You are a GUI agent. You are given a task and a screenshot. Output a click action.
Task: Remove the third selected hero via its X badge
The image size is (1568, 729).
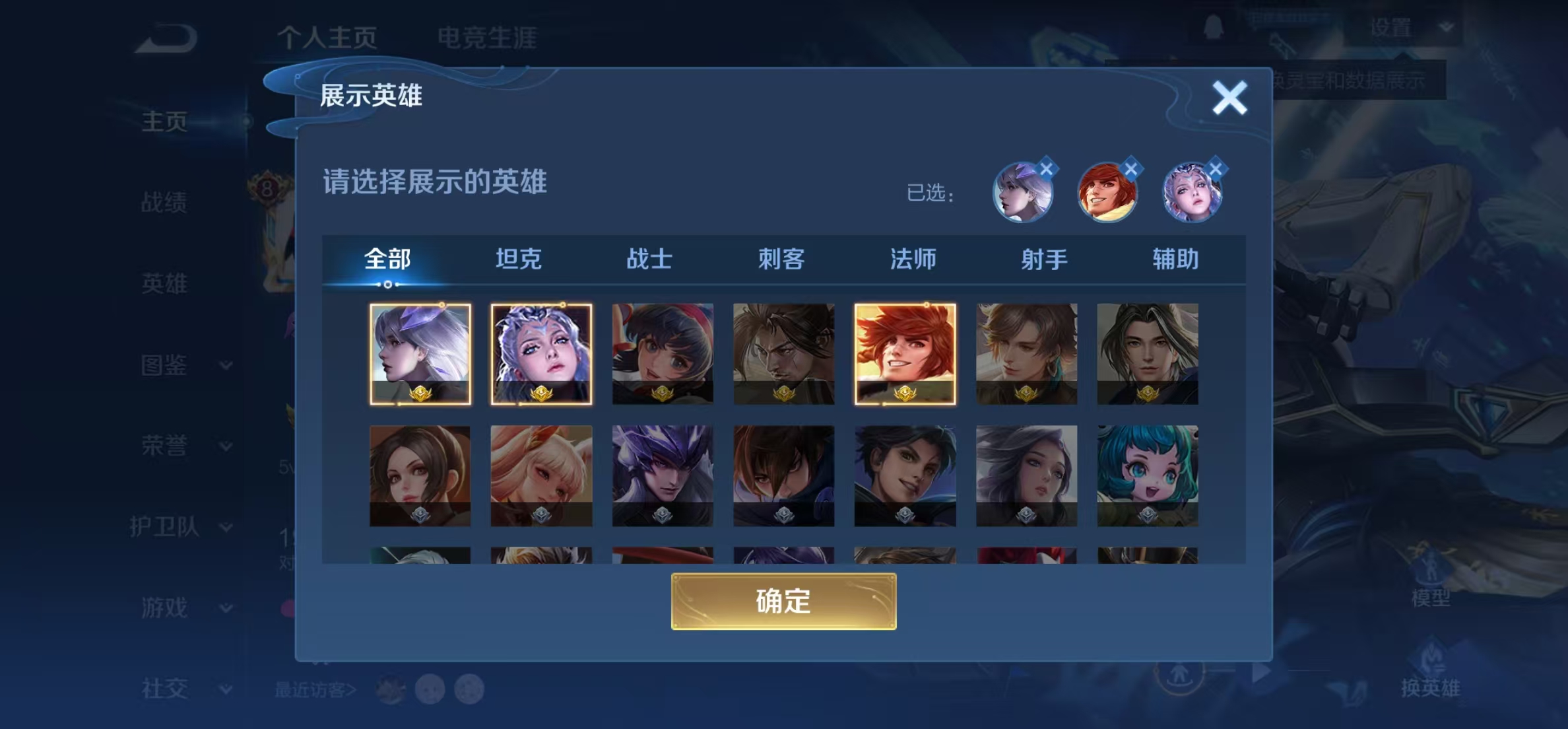pos(1215,169)
